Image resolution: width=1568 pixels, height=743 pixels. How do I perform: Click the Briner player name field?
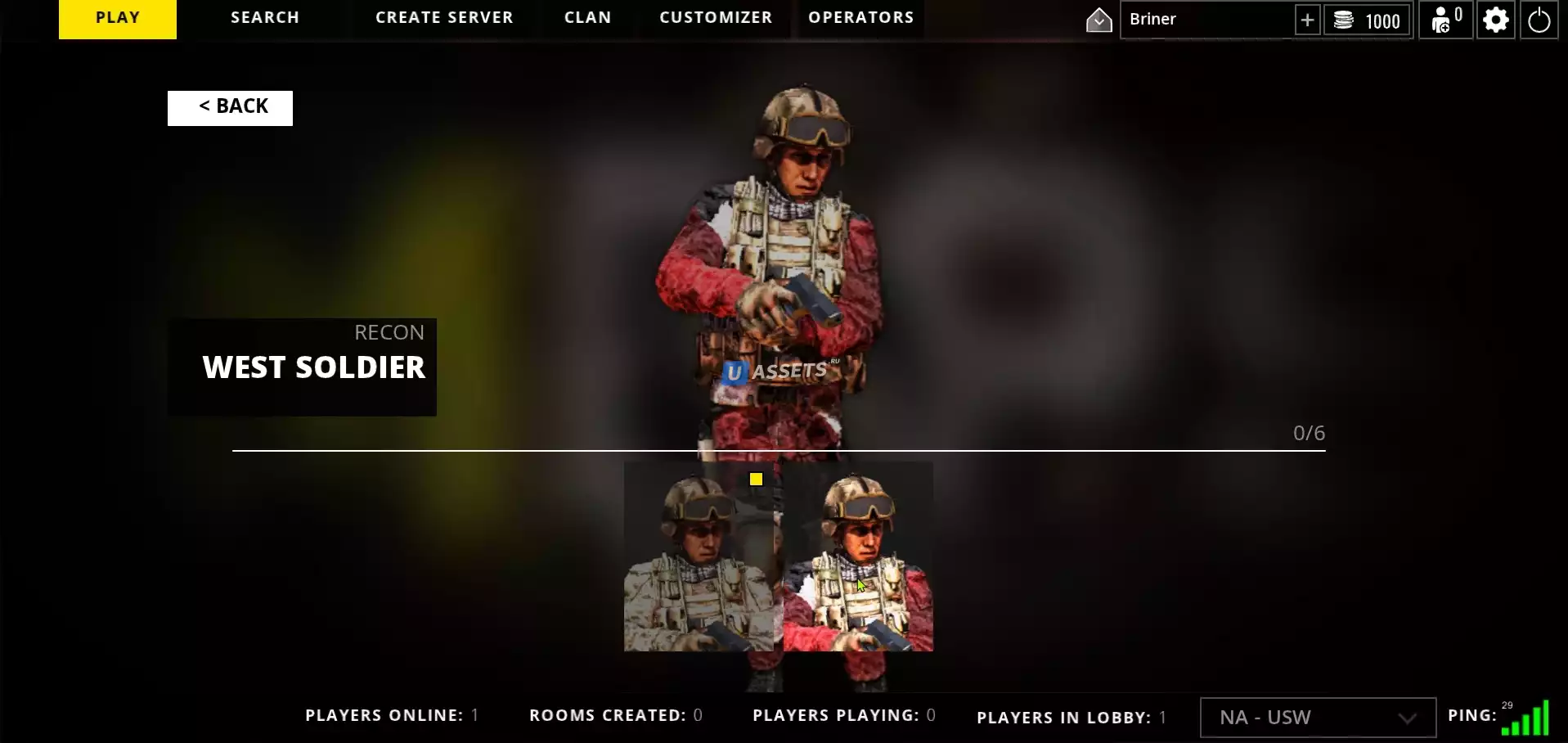(x=1206, y=20)
